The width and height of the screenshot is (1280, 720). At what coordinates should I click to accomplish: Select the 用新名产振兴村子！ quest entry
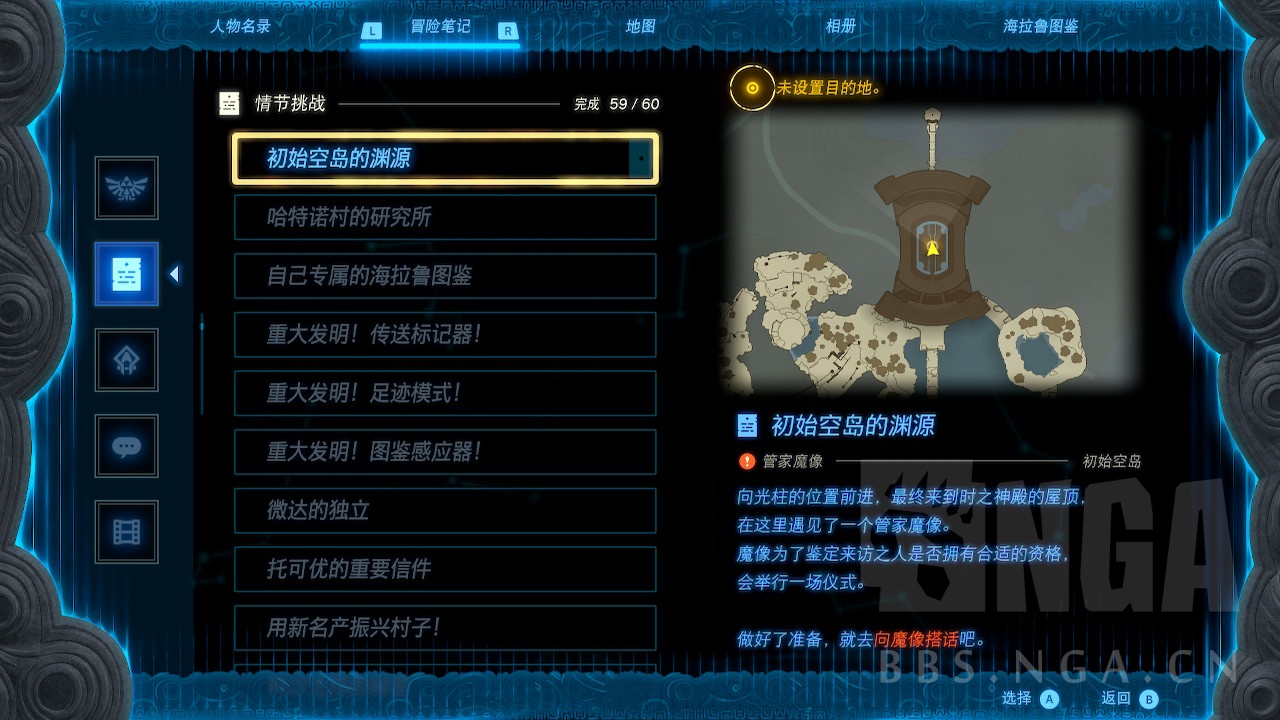(x=445, y=627)
